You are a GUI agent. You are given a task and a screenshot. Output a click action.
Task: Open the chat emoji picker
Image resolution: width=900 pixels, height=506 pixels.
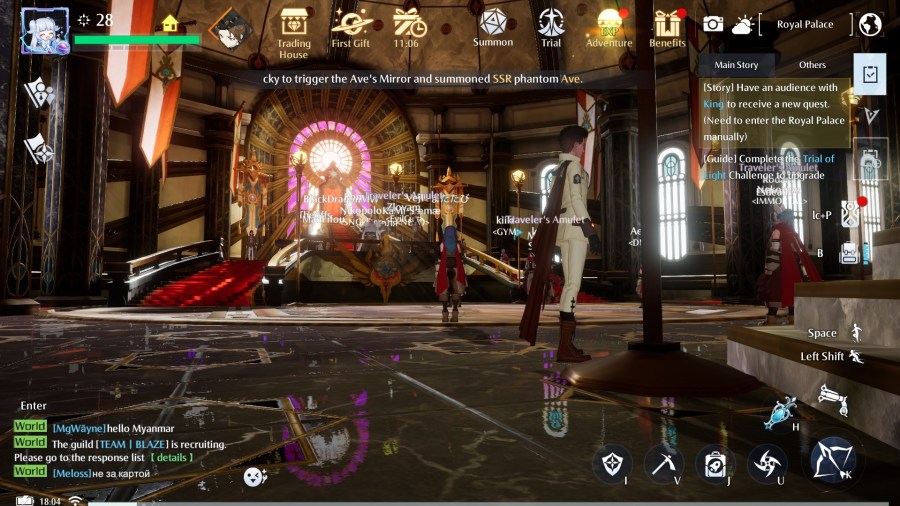pyautogui.click(x=255, y=478)
